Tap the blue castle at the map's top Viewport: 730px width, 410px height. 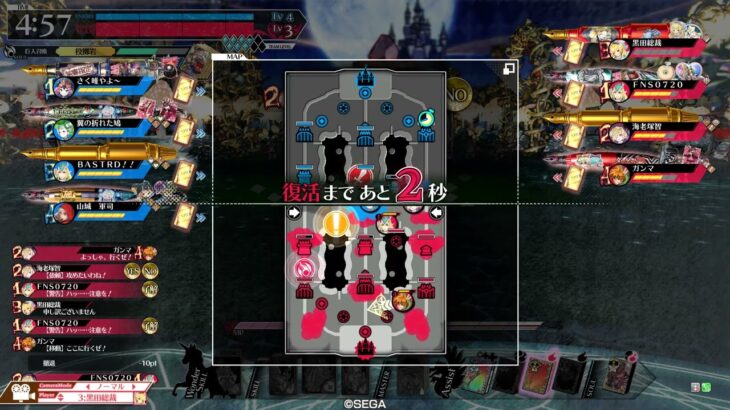pos(365,77)
